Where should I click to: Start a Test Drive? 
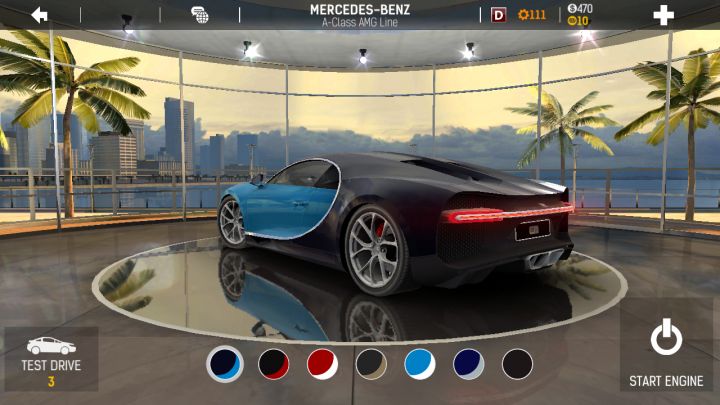pos(51,359)
